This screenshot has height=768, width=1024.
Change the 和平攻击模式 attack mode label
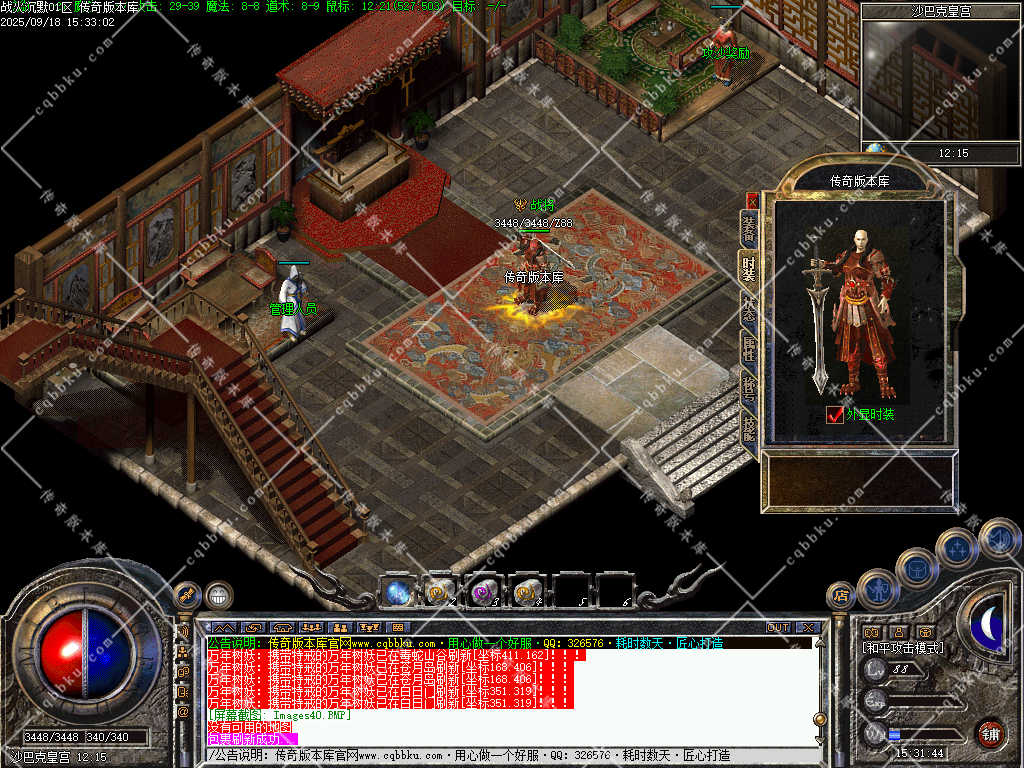[903, 648]
